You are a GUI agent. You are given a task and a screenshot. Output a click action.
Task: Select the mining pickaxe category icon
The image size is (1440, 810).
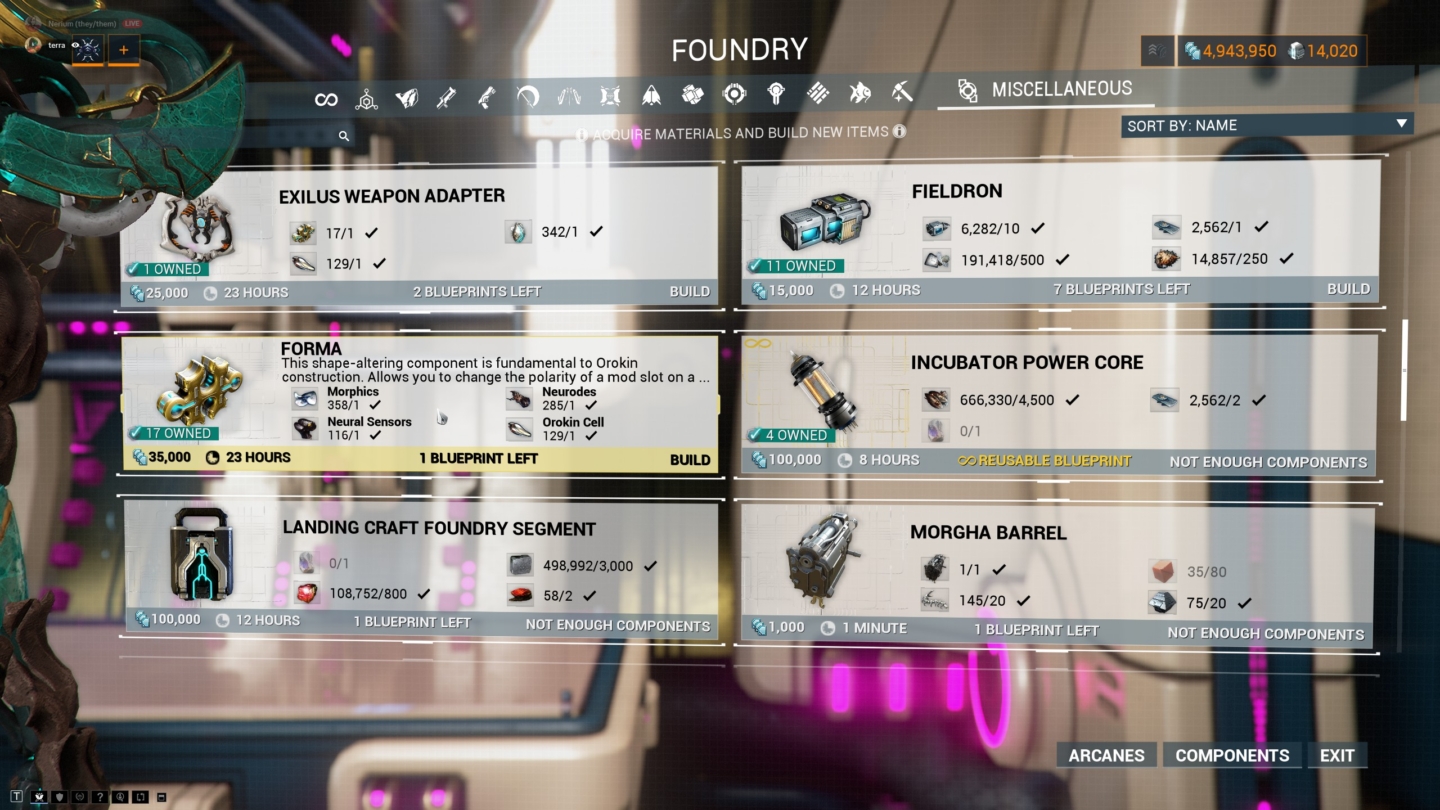(x=902, y=94)
